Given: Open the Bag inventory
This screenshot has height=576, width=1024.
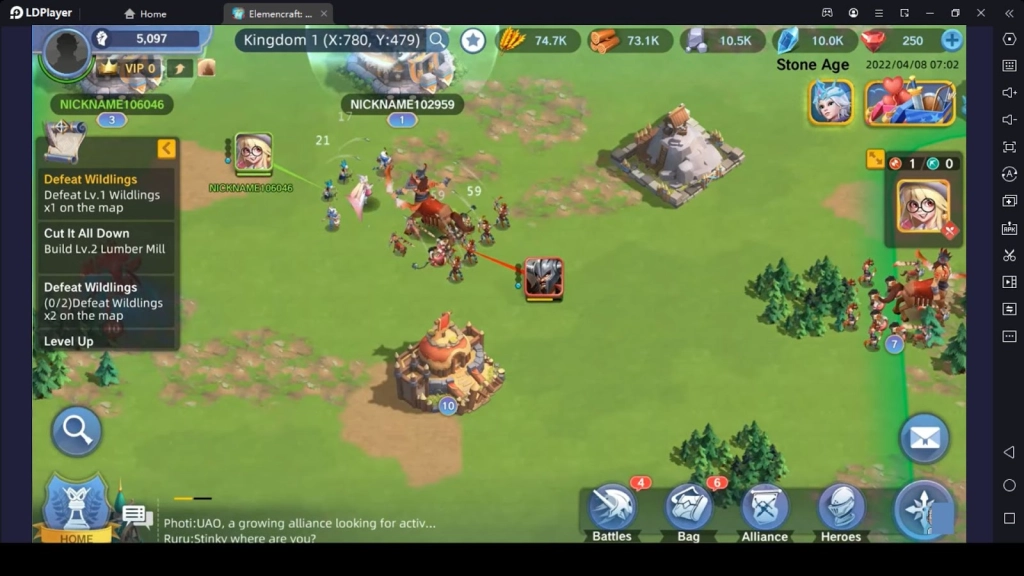Looking at the screenshot, I should coord(688,512).
